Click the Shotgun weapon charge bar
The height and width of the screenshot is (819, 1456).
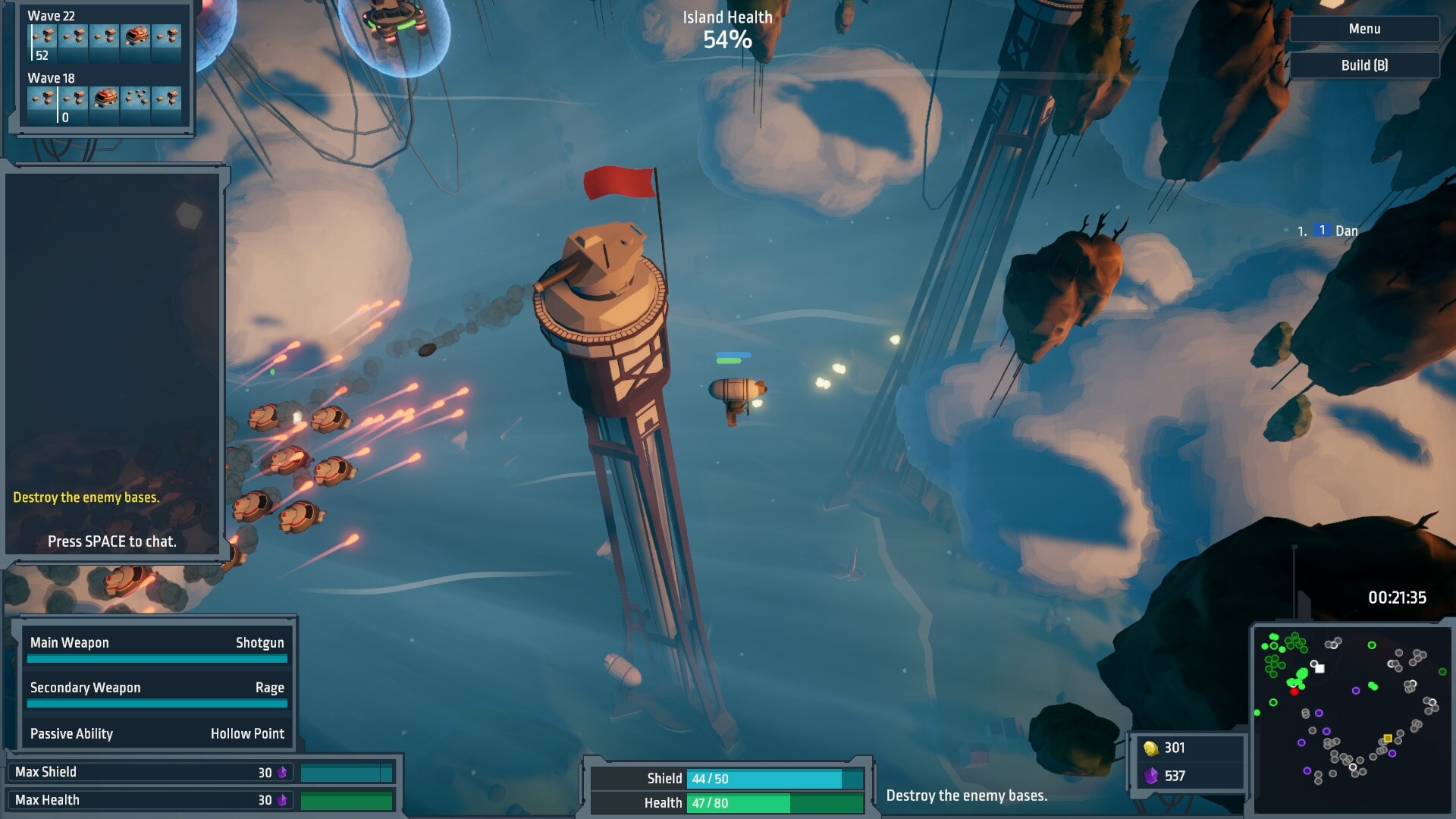(x=157, y=659)
